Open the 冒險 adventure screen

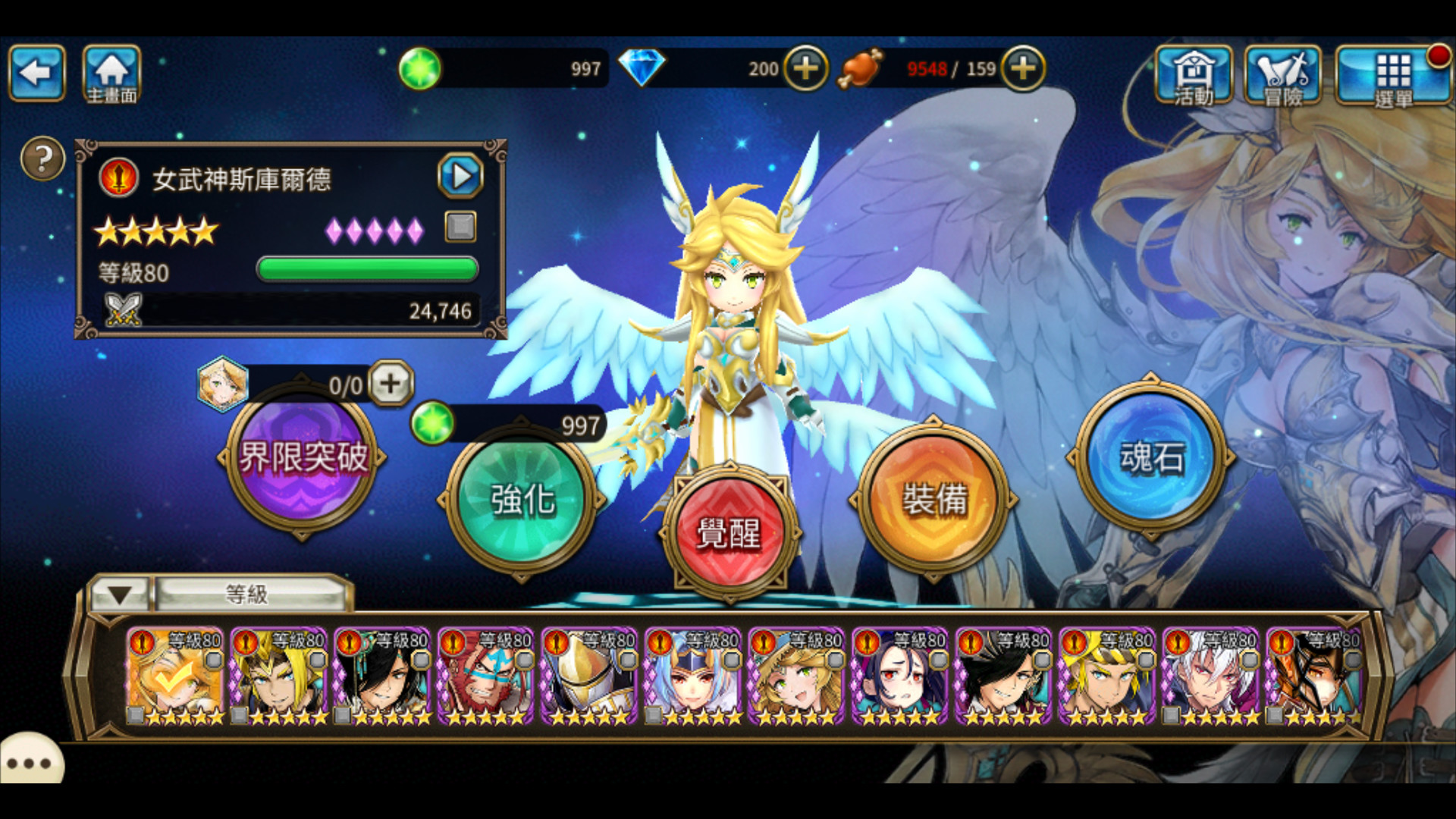pos(1283,76)
